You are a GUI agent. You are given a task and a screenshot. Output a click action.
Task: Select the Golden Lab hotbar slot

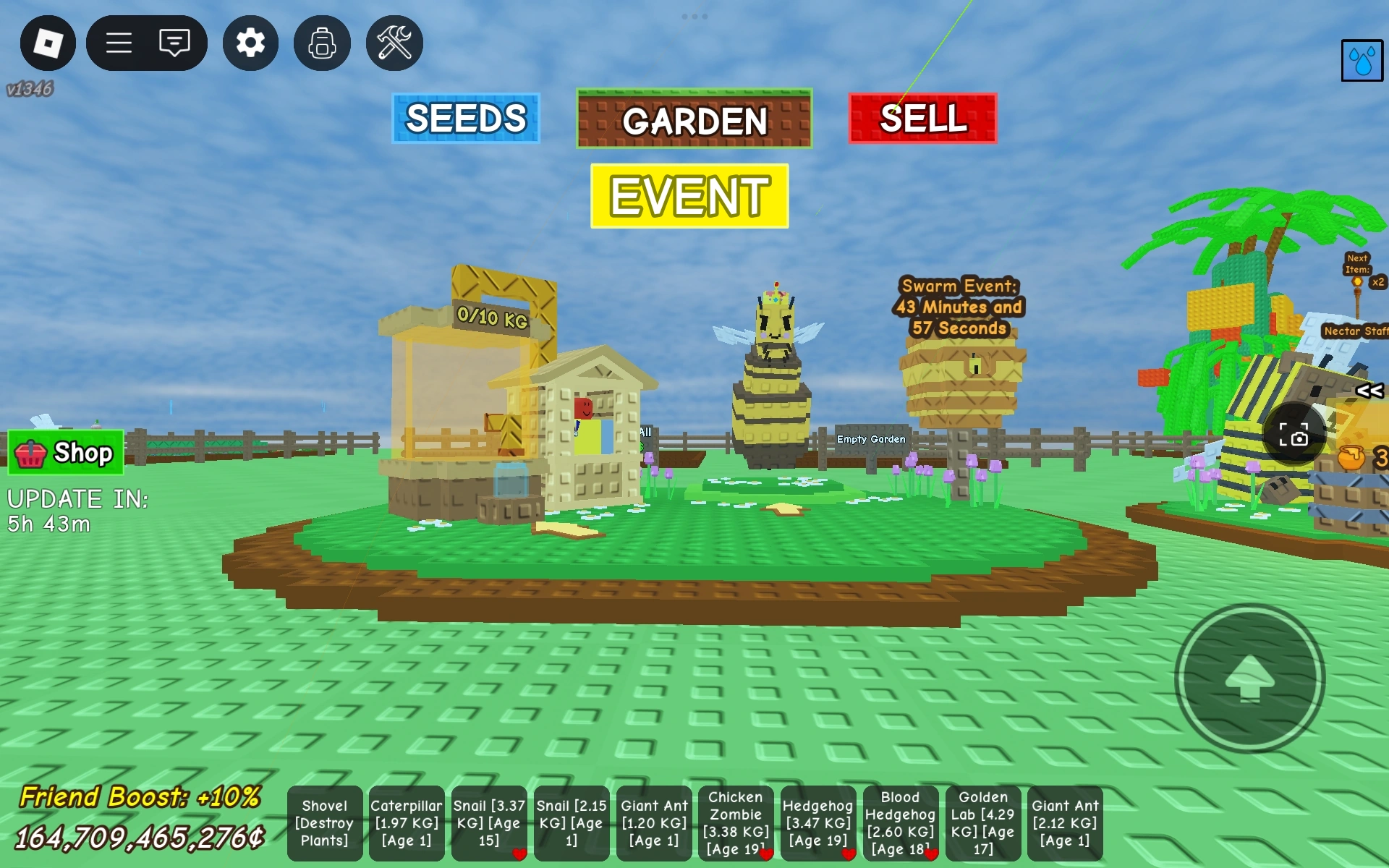984,823
